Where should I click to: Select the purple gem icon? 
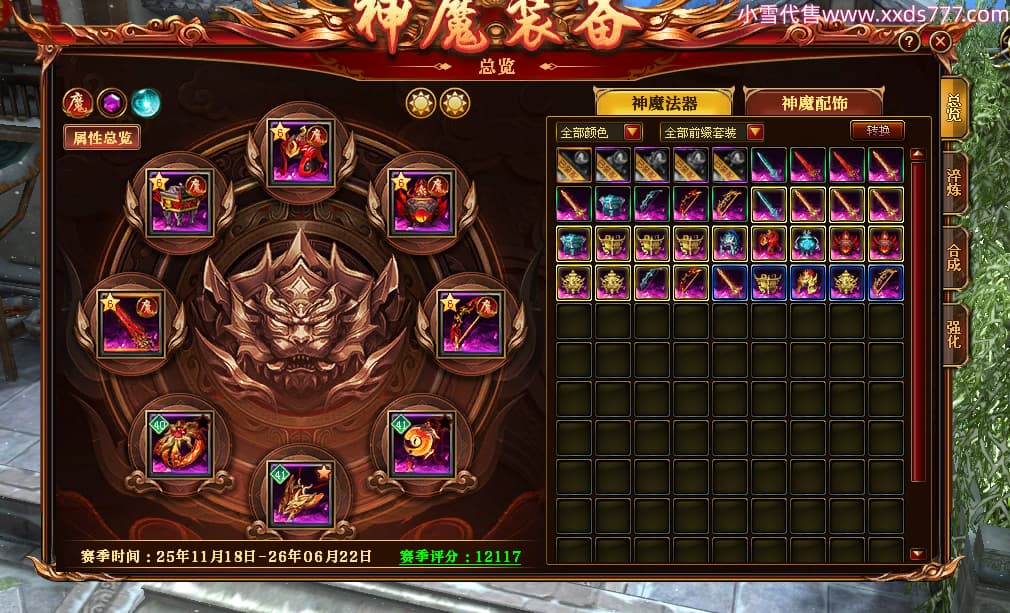point(112,102)
